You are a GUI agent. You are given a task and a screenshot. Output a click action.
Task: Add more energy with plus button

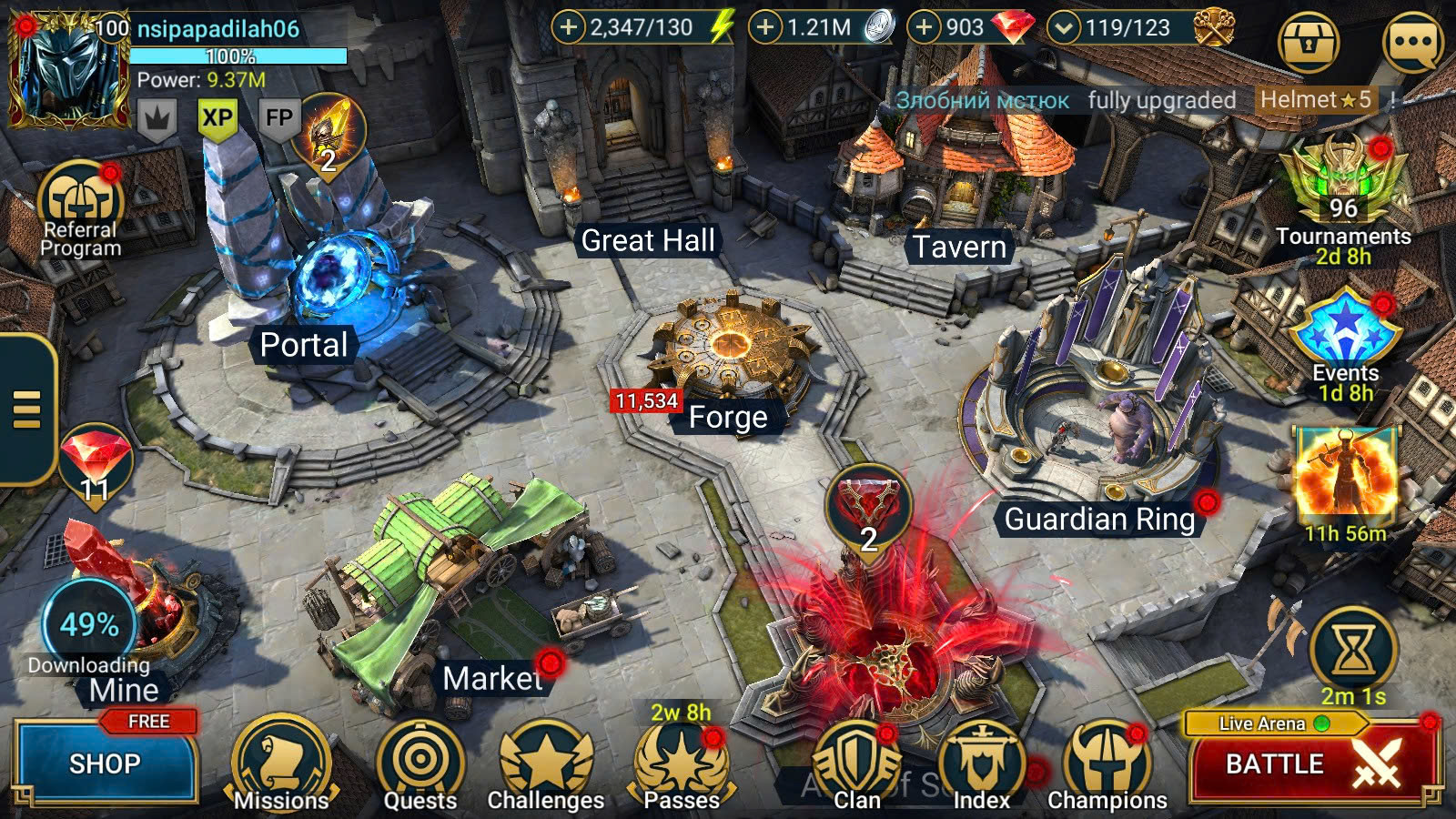569,27
